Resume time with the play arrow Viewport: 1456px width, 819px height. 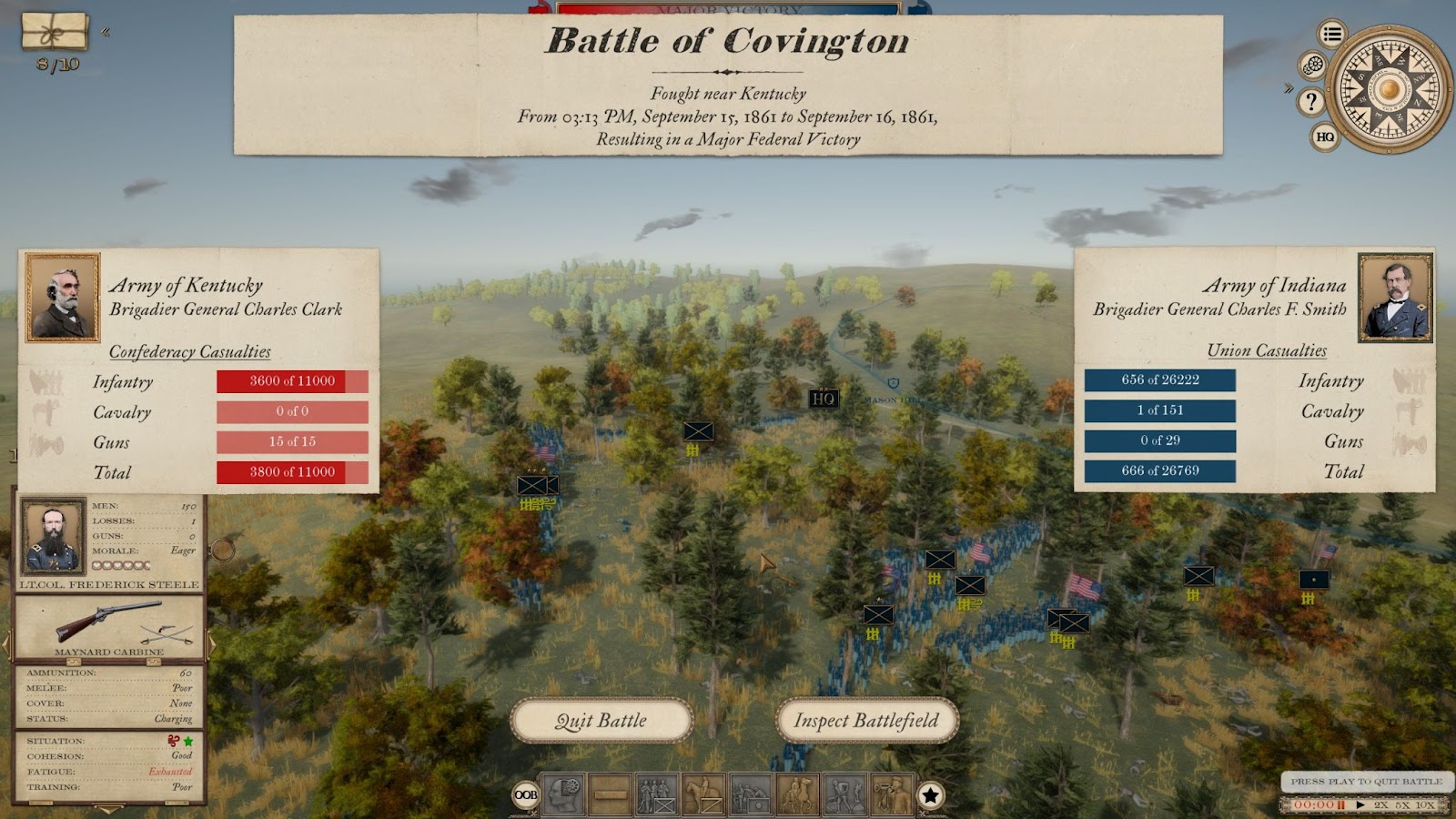[x=1360, y=804]
